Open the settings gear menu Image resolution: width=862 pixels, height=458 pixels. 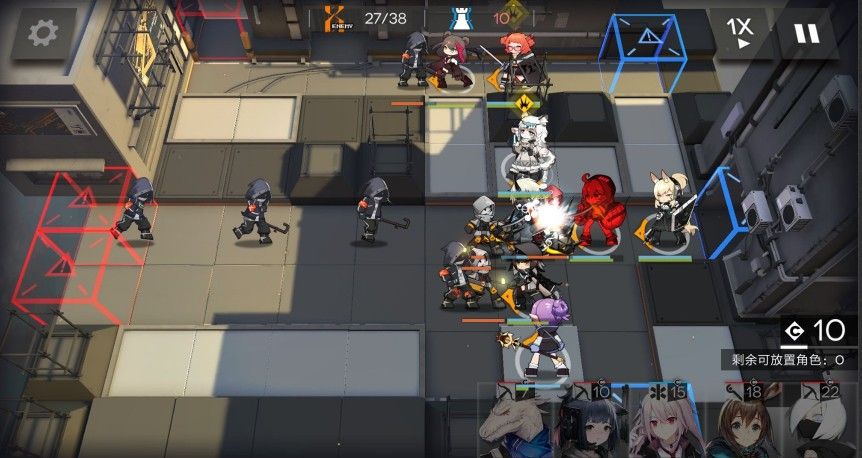pos(42,33)
